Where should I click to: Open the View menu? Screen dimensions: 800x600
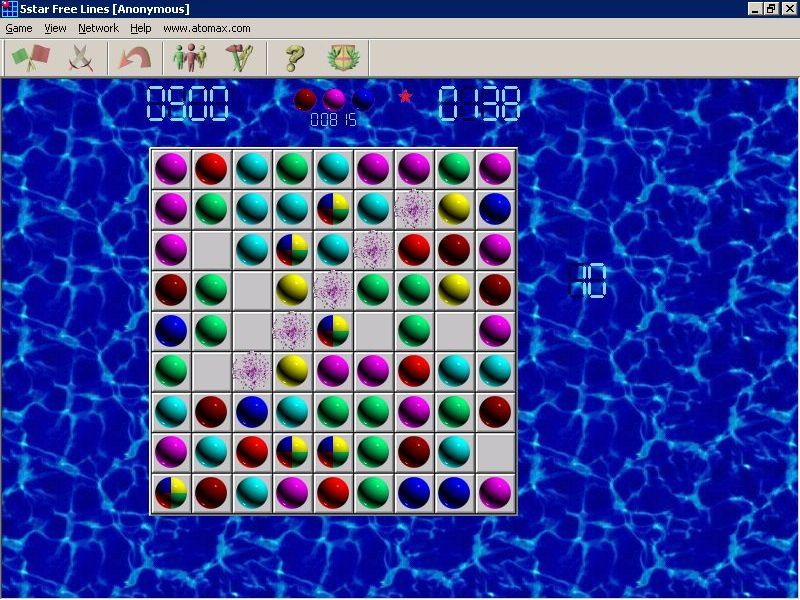(x=55, y=28)
